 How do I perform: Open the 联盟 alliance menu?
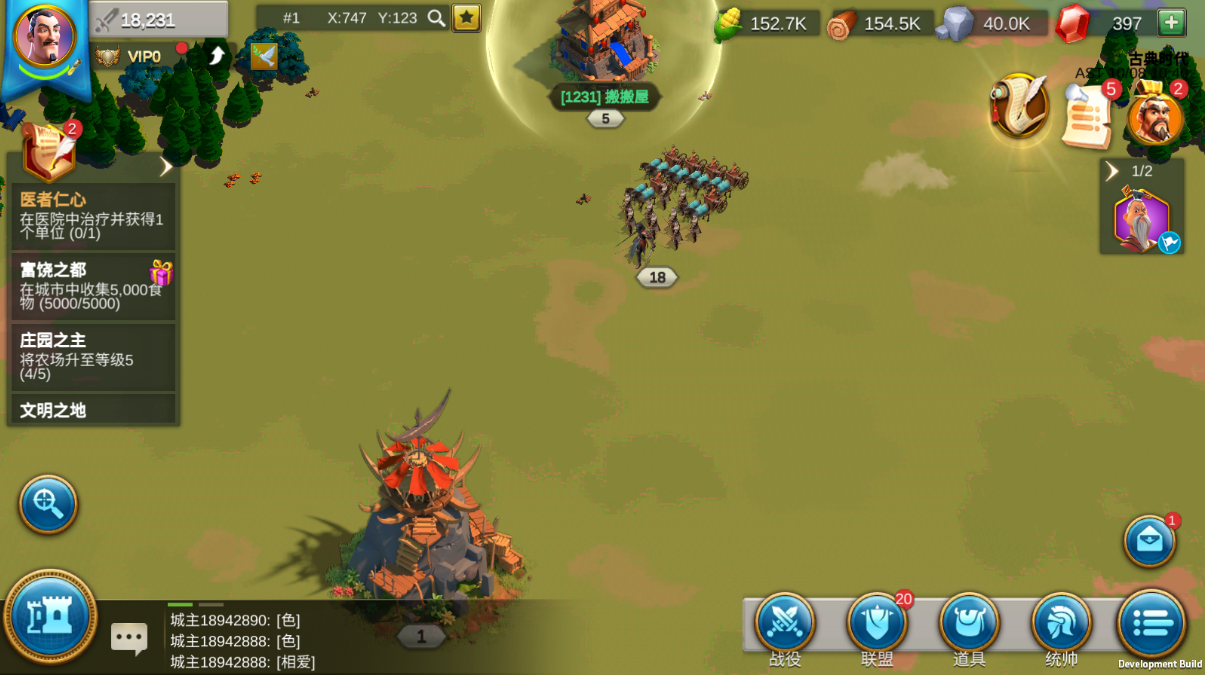[x=877, y=623]
